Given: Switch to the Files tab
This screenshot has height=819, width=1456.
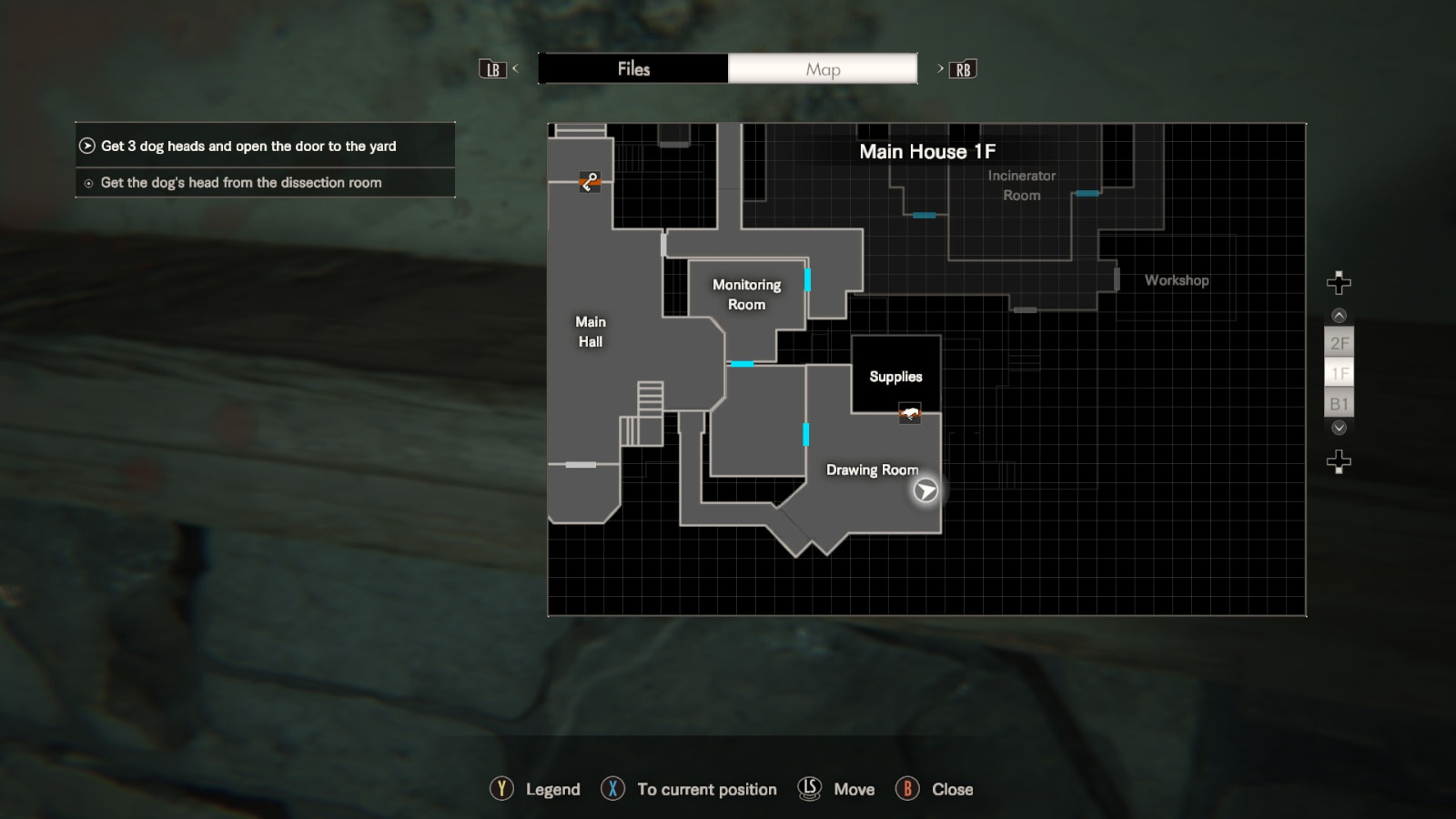Looking at the screenshot, I should (633, 69).
